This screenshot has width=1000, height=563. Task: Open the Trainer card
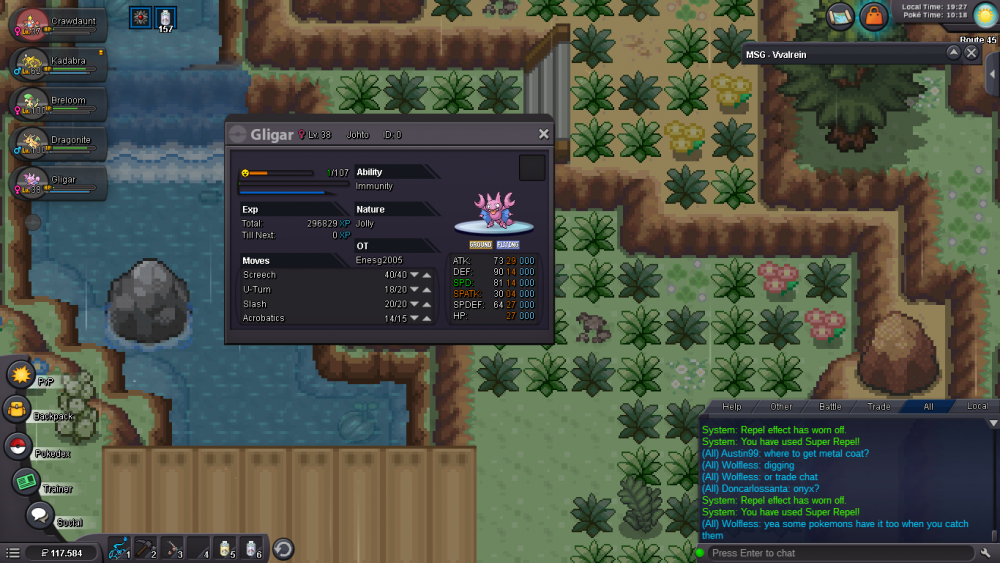pos(26,481)
